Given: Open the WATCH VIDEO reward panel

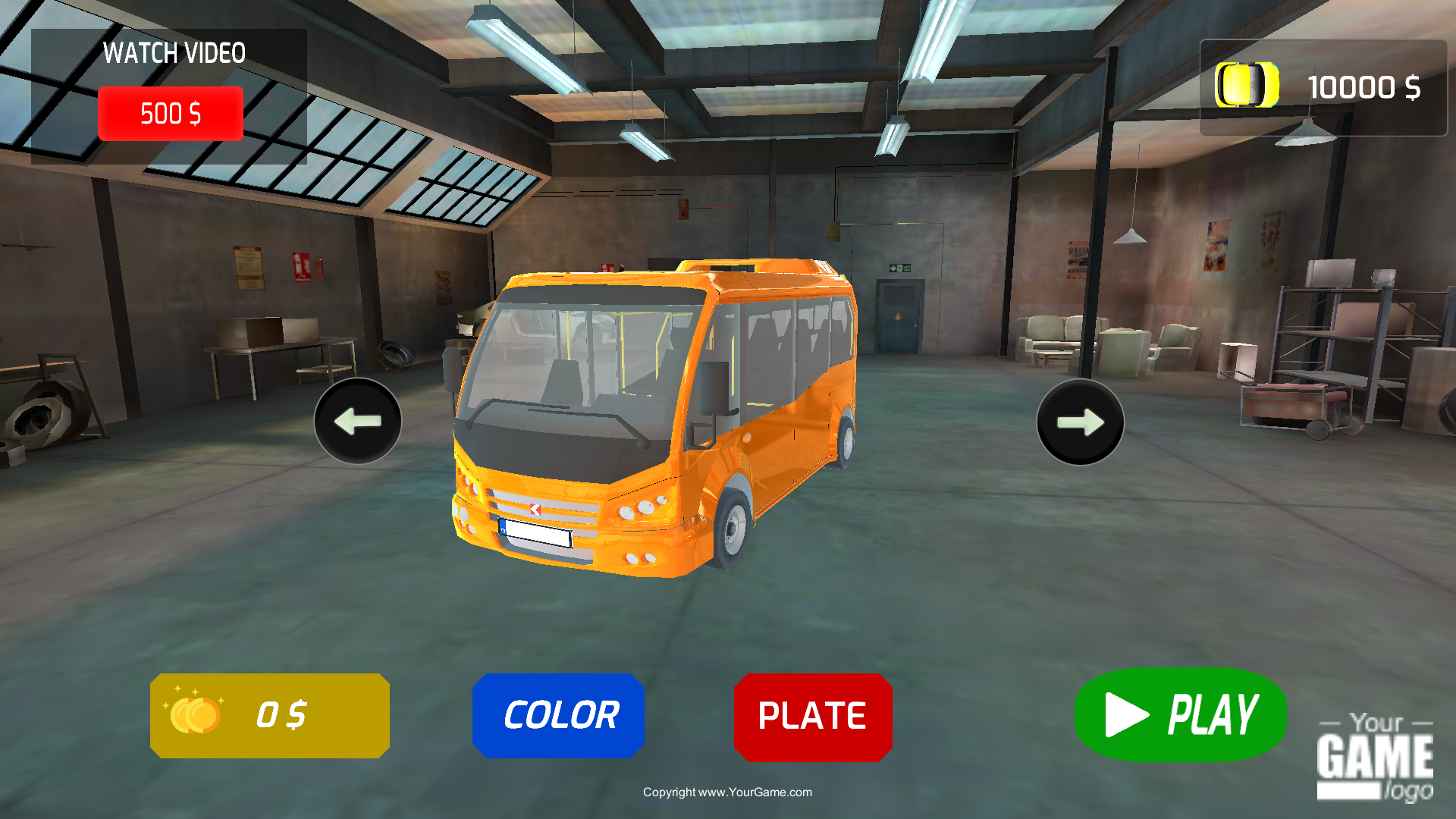Looking at the screenshot, I should click(x=171, y=114).
